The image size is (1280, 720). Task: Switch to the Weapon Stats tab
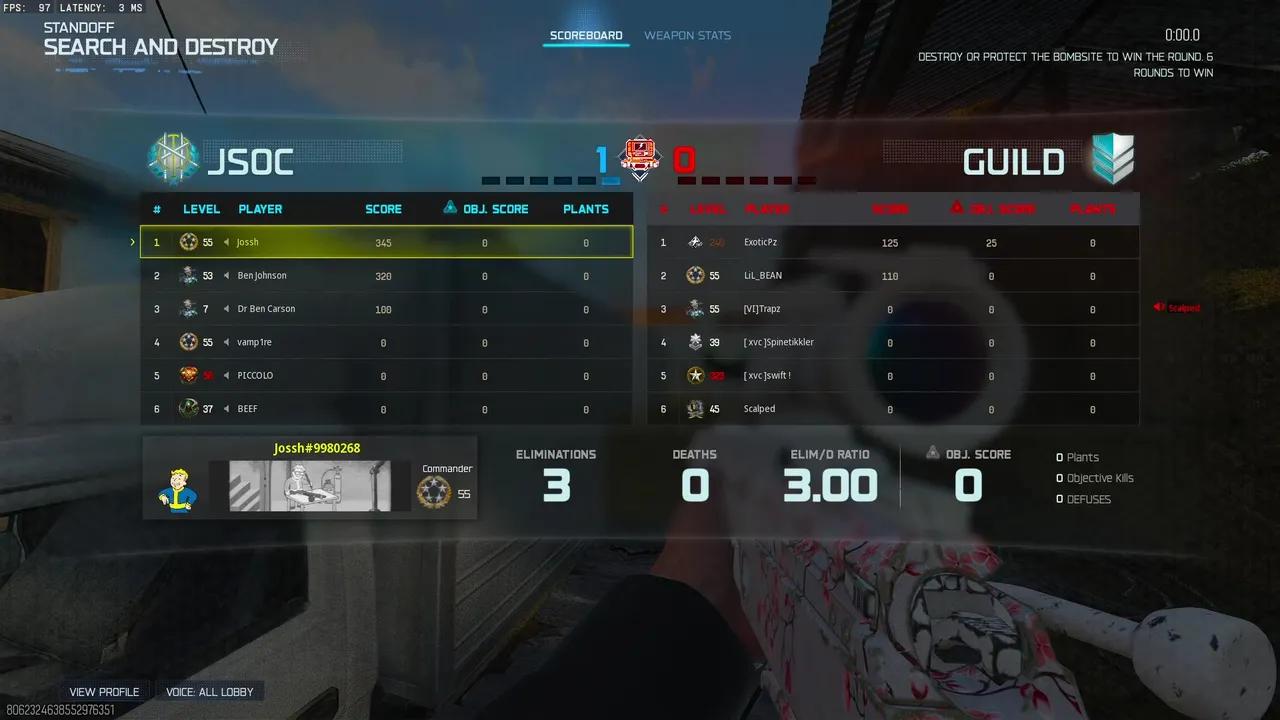687,36
